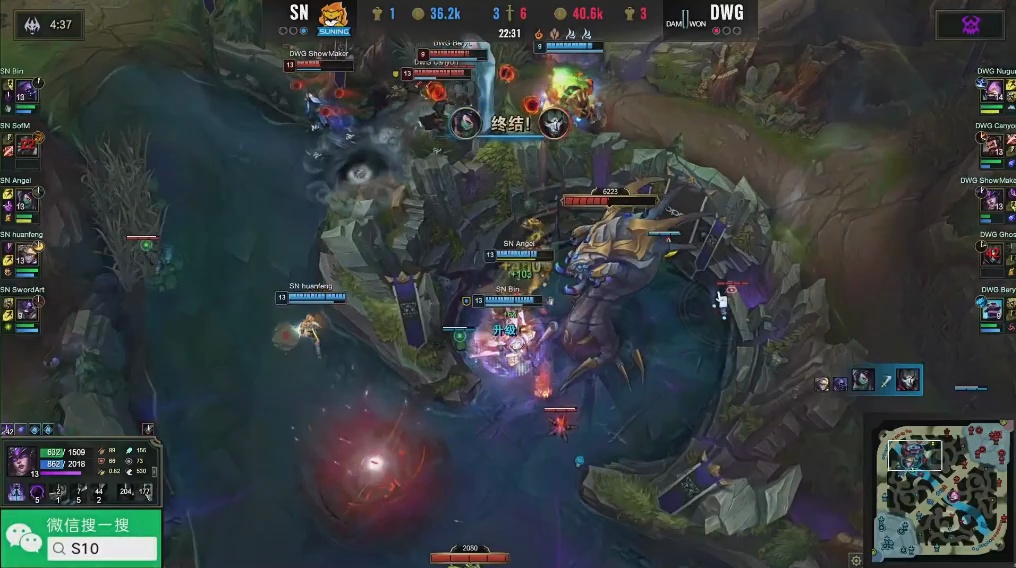Click the selected champion portrait in stats panel

point(22,462)
